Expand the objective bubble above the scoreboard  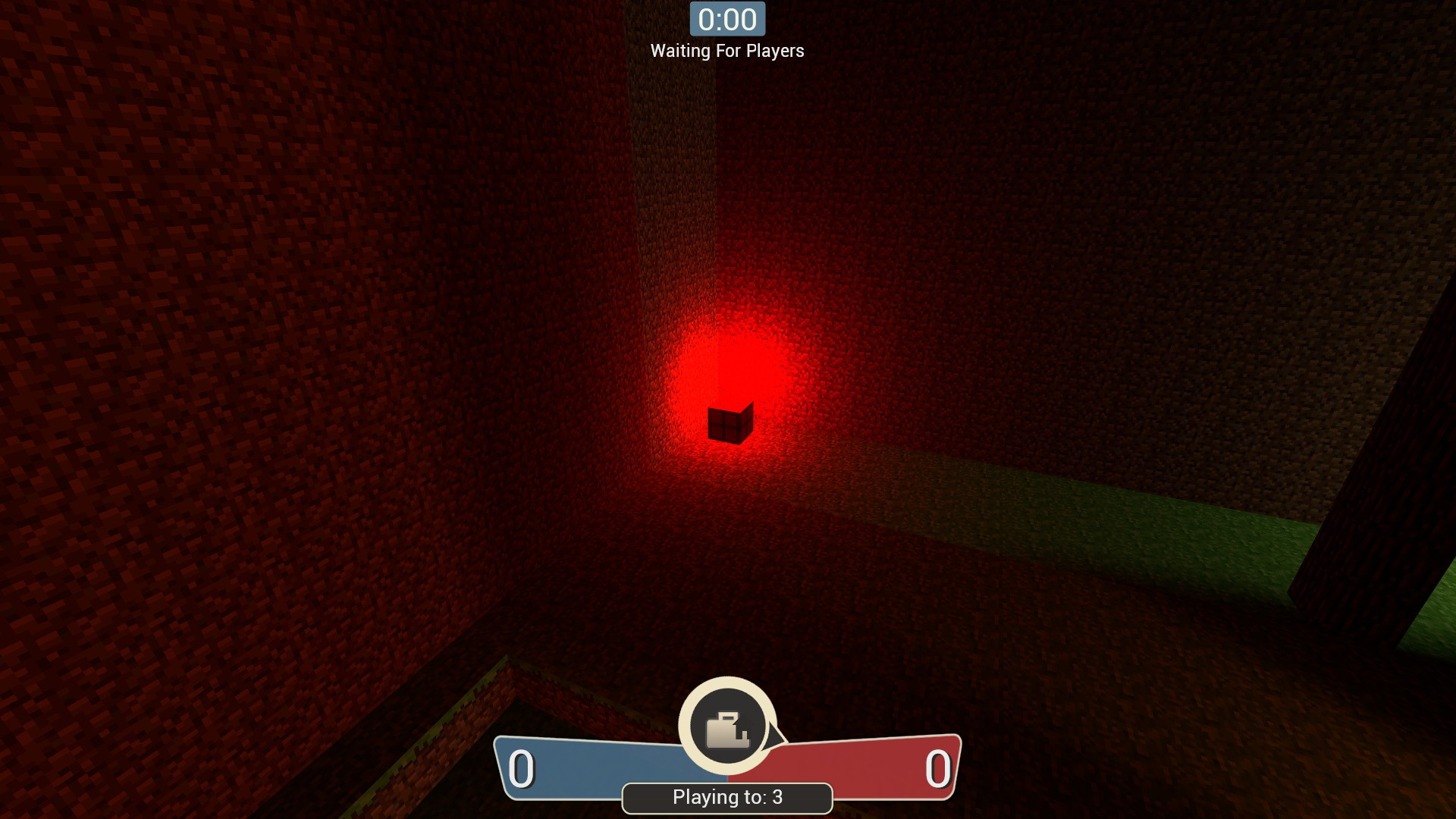tap(726, 726)
